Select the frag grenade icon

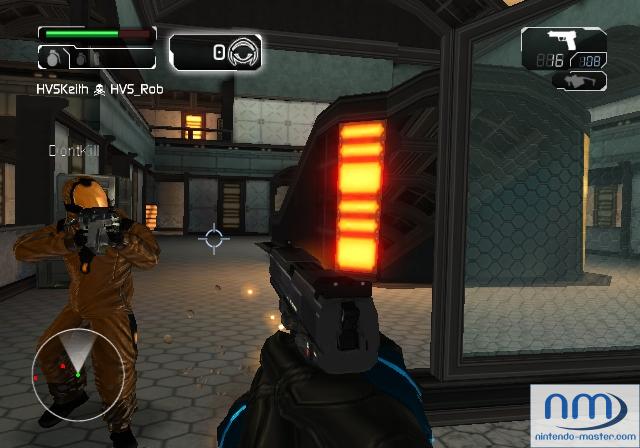[50, 58]
